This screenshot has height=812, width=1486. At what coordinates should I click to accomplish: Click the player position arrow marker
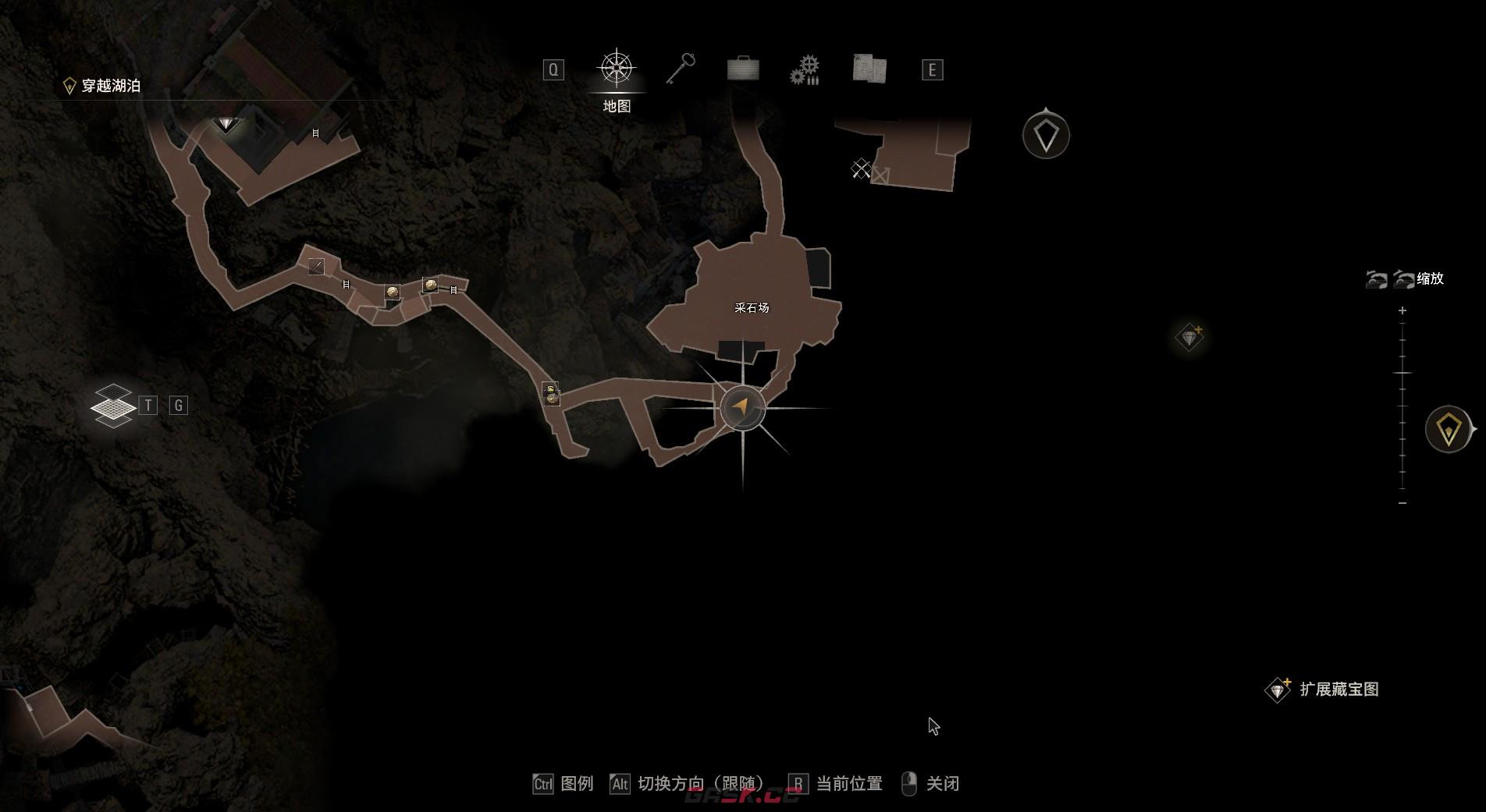741,406
